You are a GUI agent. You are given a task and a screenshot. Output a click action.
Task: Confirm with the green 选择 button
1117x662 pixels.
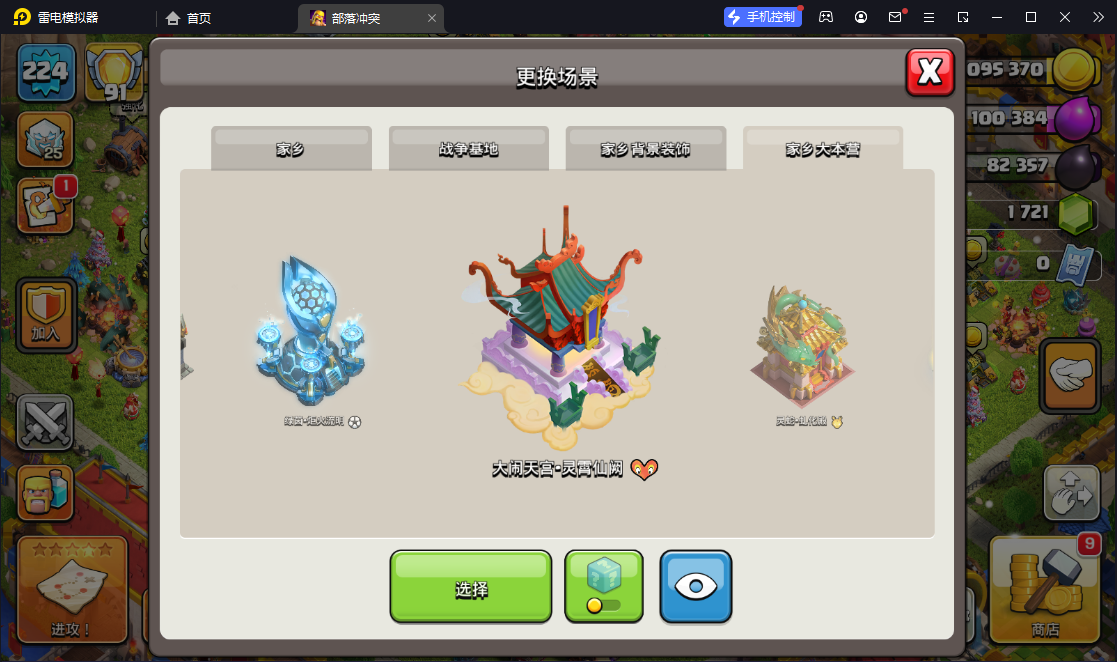(470, 587)
